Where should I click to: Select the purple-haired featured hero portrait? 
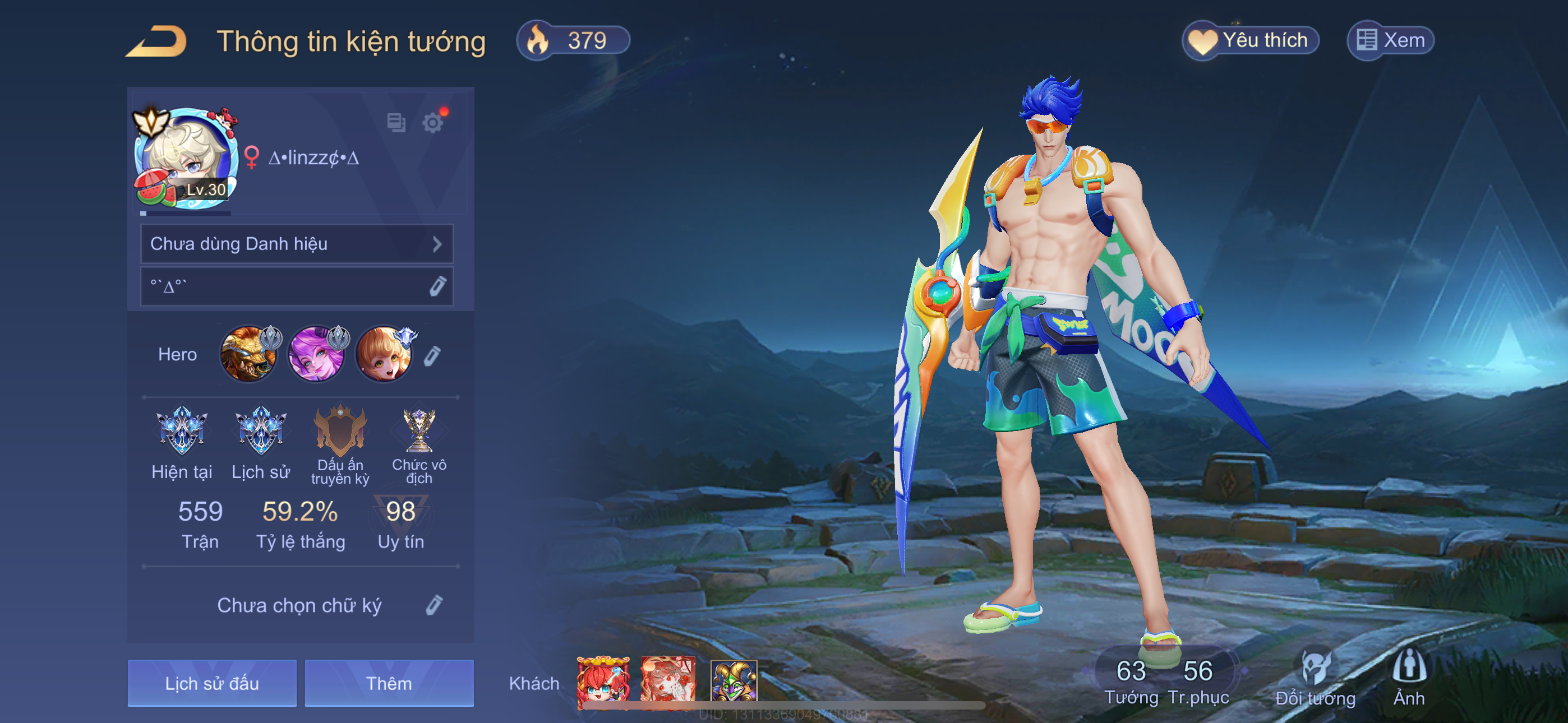click(x=316, y=354)
